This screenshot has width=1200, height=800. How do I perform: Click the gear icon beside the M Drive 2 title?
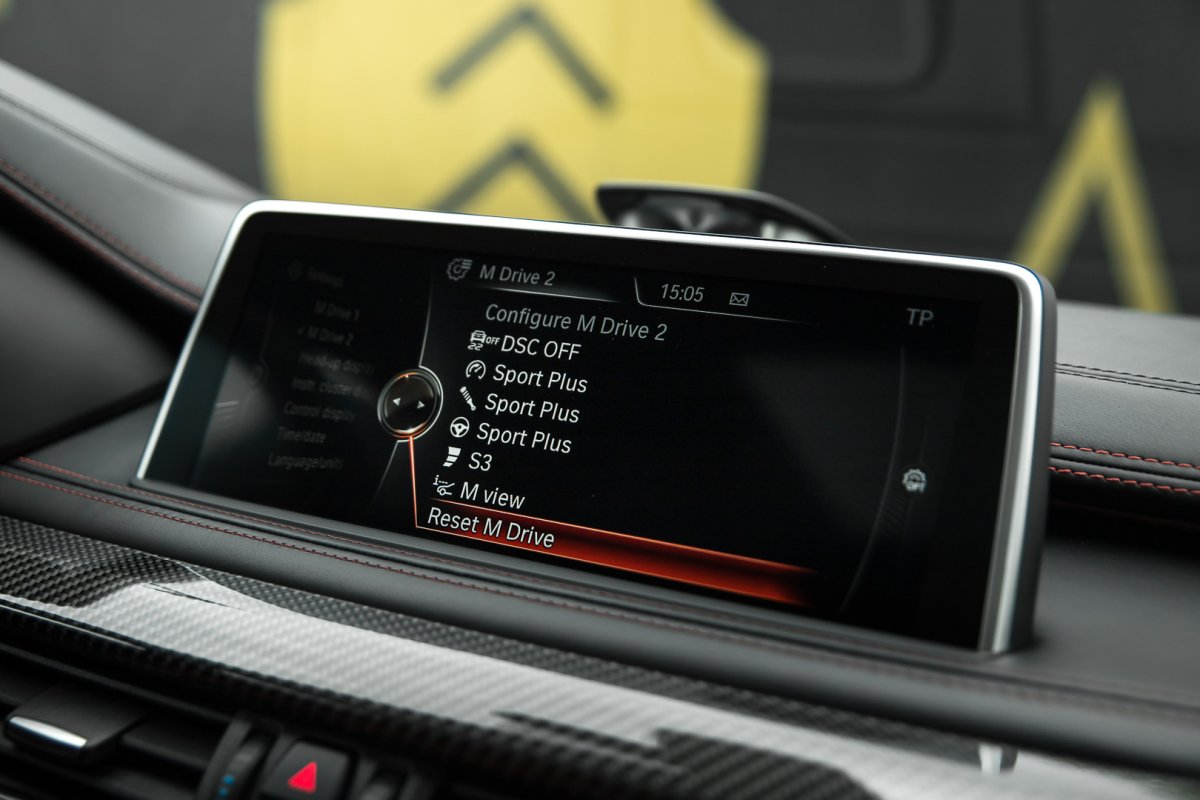tap(459, 269)
